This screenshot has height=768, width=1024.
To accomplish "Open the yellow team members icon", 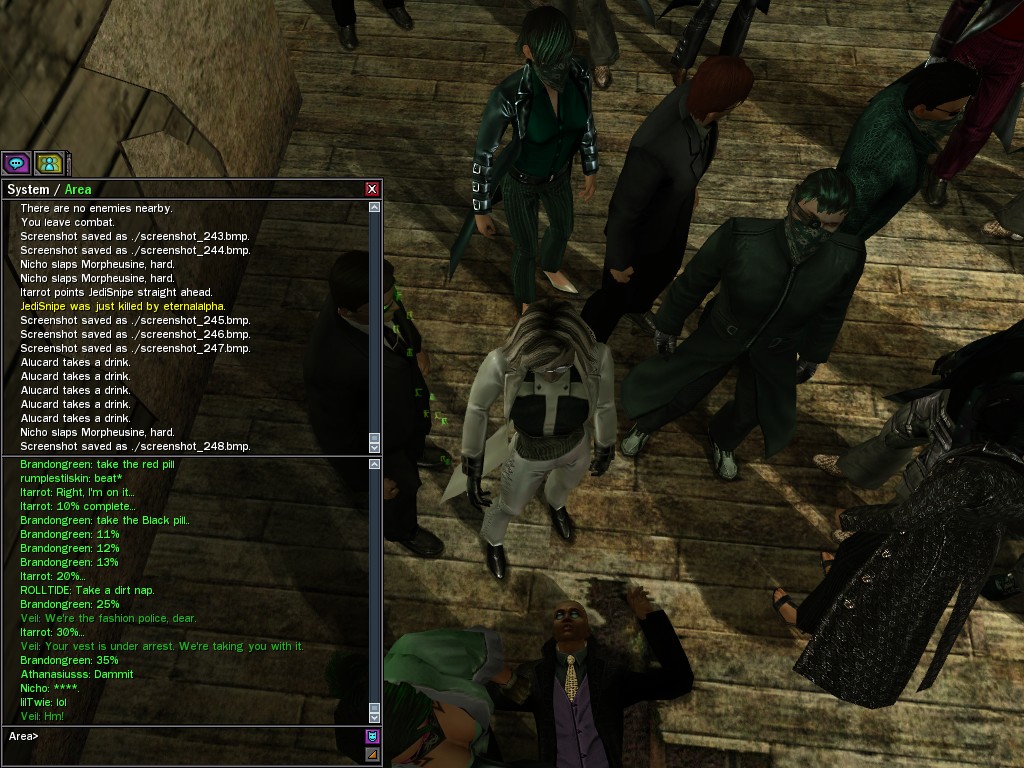I will [49, 163].
